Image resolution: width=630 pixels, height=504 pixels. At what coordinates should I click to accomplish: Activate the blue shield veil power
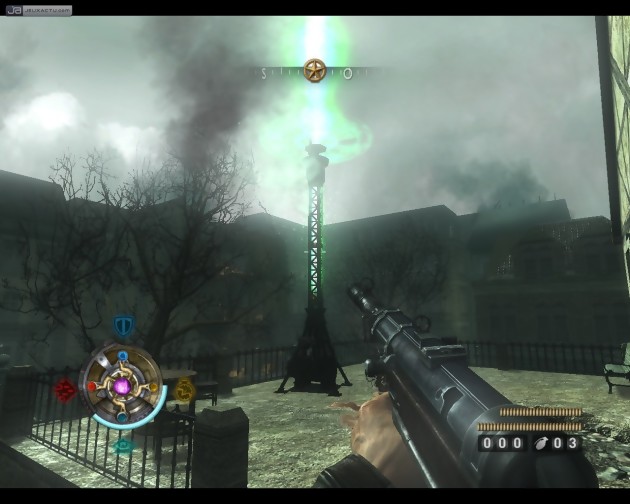coord(123,326)
